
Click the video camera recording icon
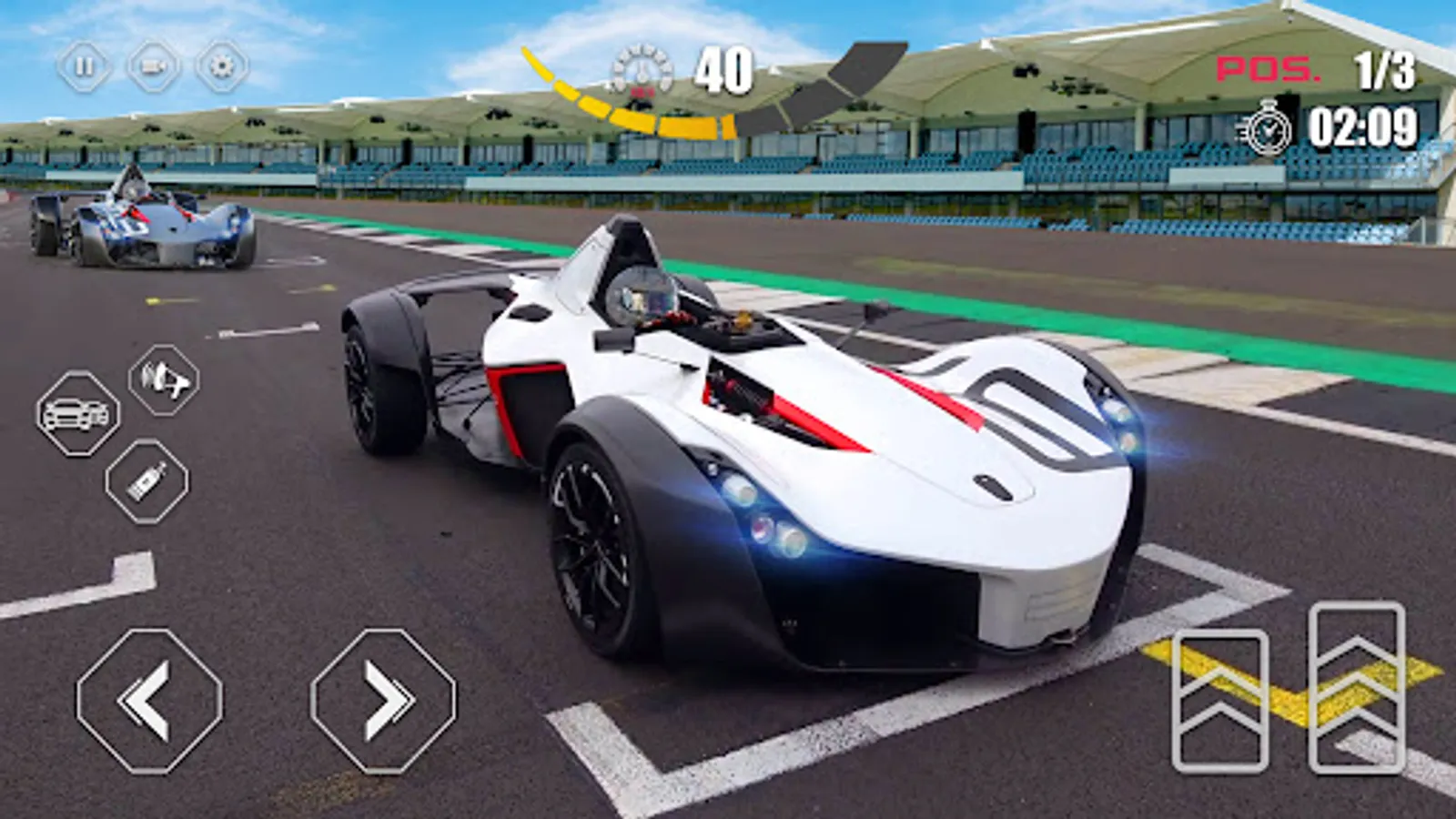(151, 65)
